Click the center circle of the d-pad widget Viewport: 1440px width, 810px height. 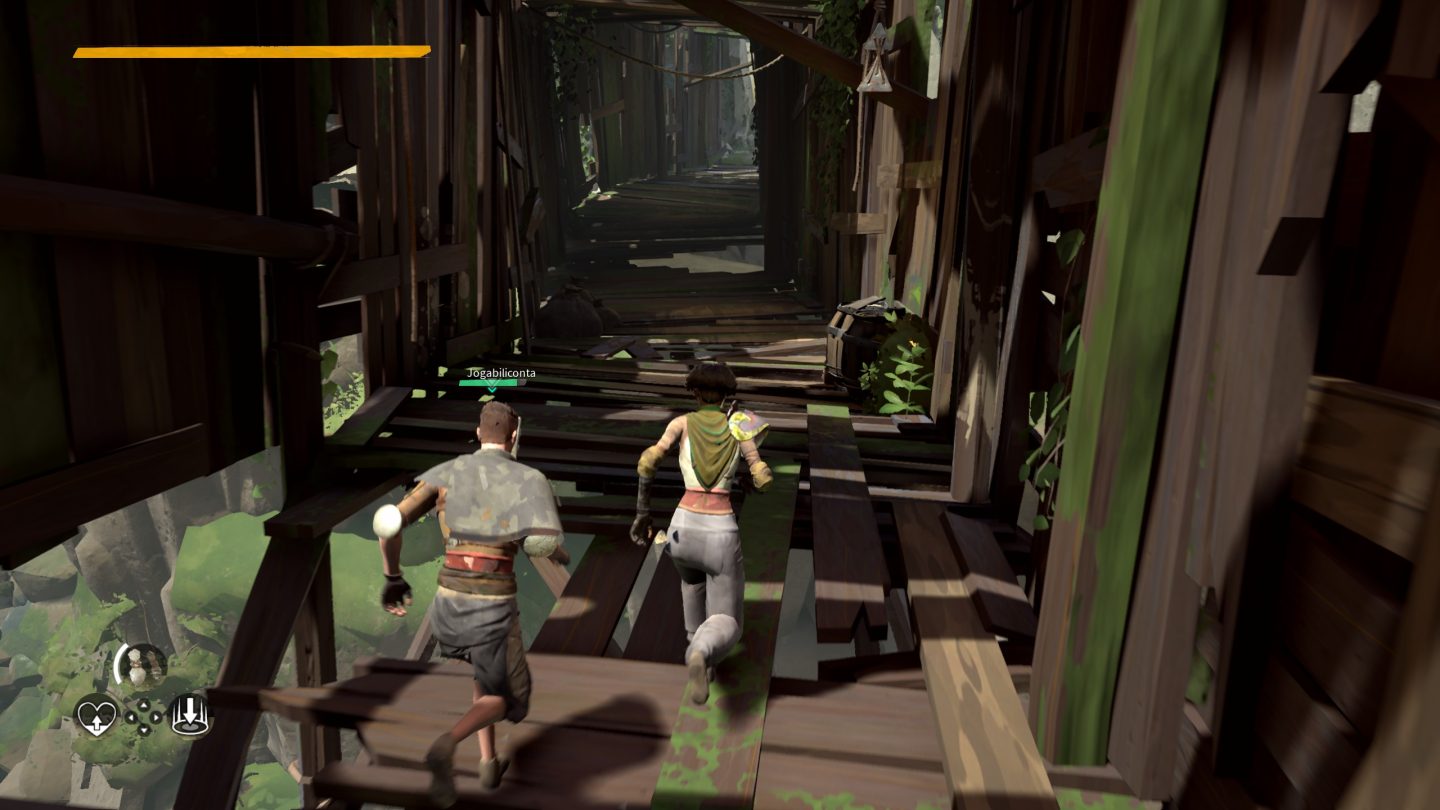point(144,717)
